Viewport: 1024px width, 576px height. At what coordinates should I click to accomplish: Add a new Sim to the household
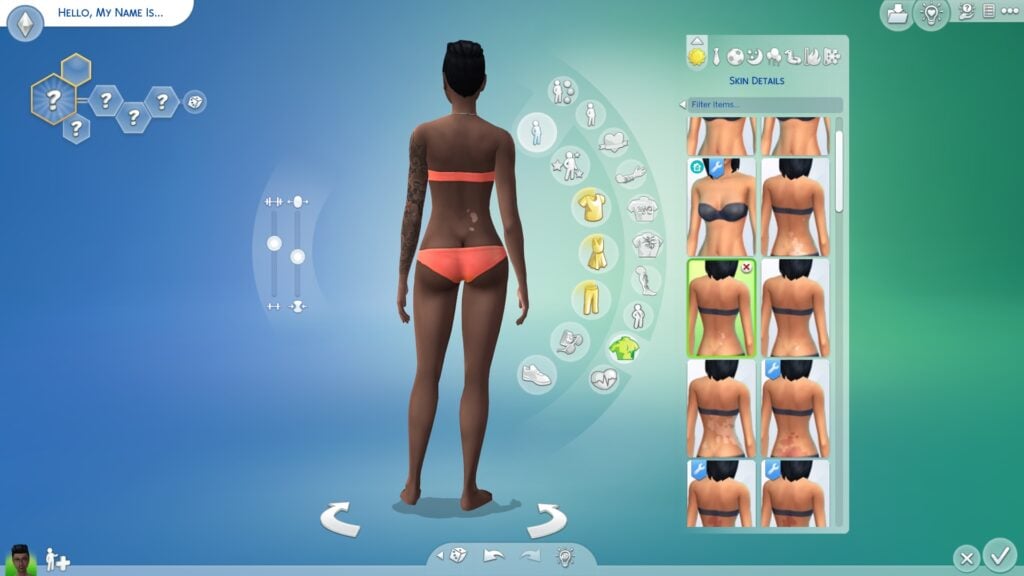coord(57,559)
